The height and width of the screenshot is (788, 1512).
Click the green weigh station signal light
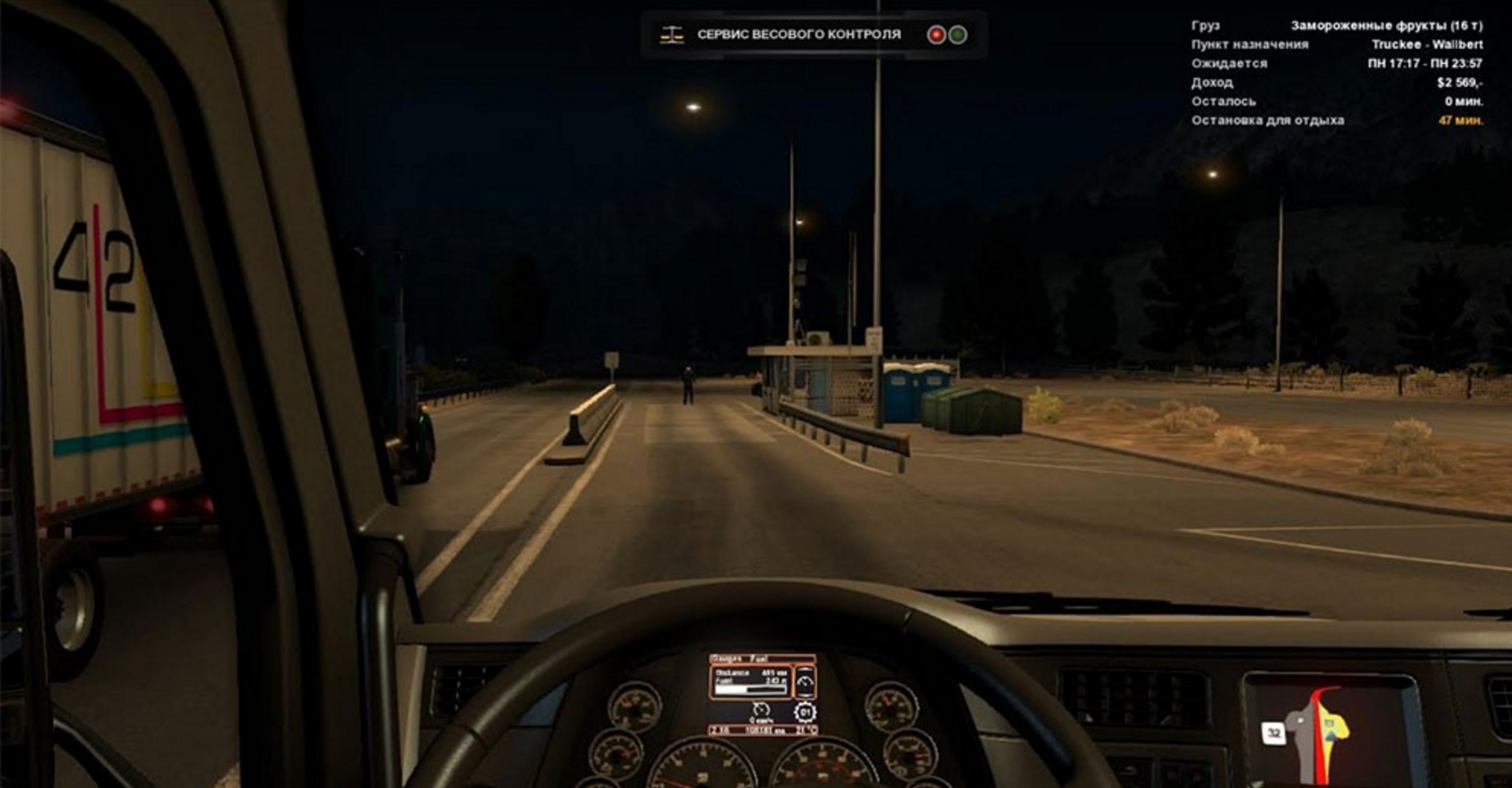pyautogui.click(x=957, y=35)
